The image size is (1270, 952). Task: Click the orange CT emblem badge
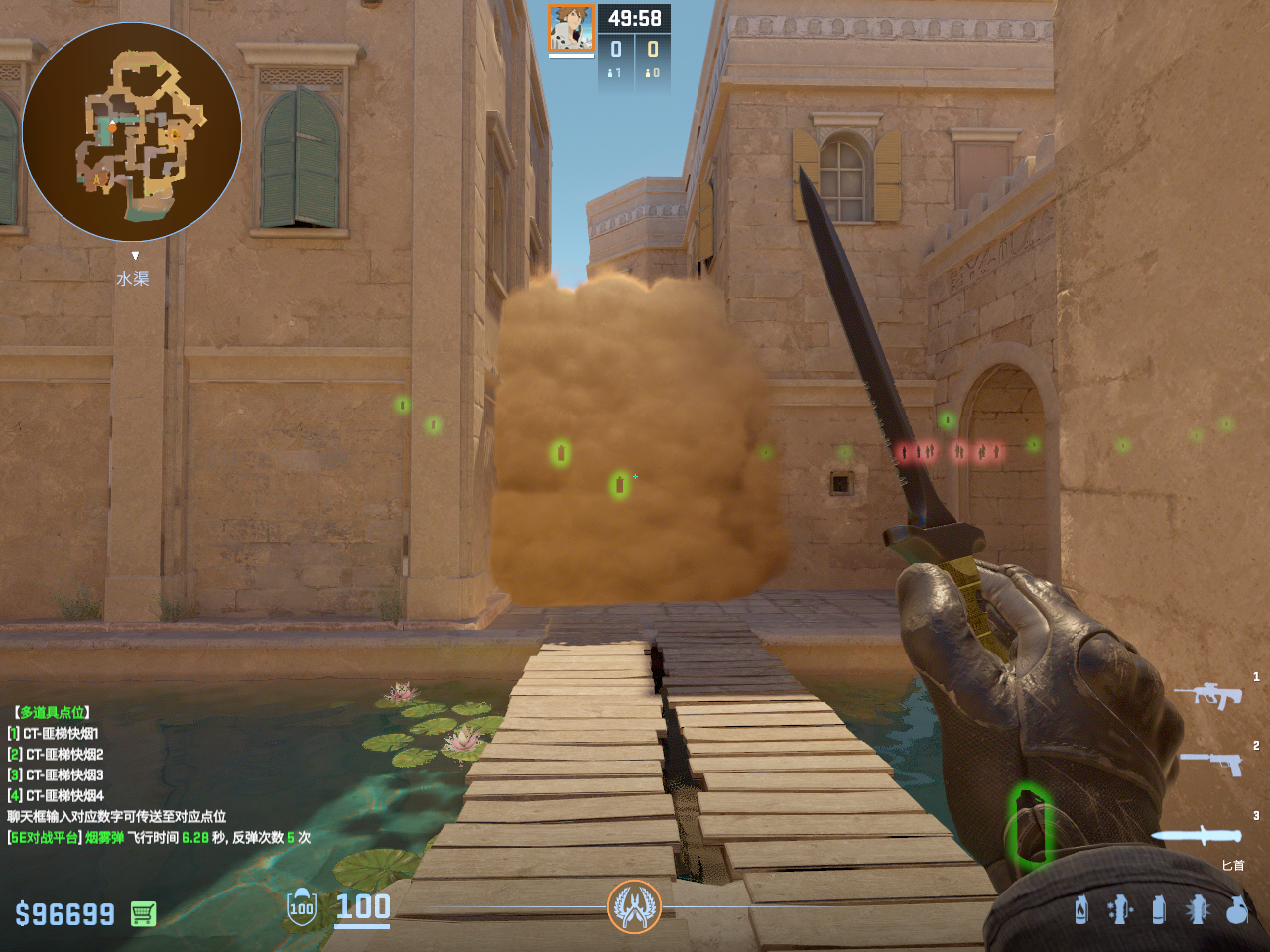click(634, 906)
